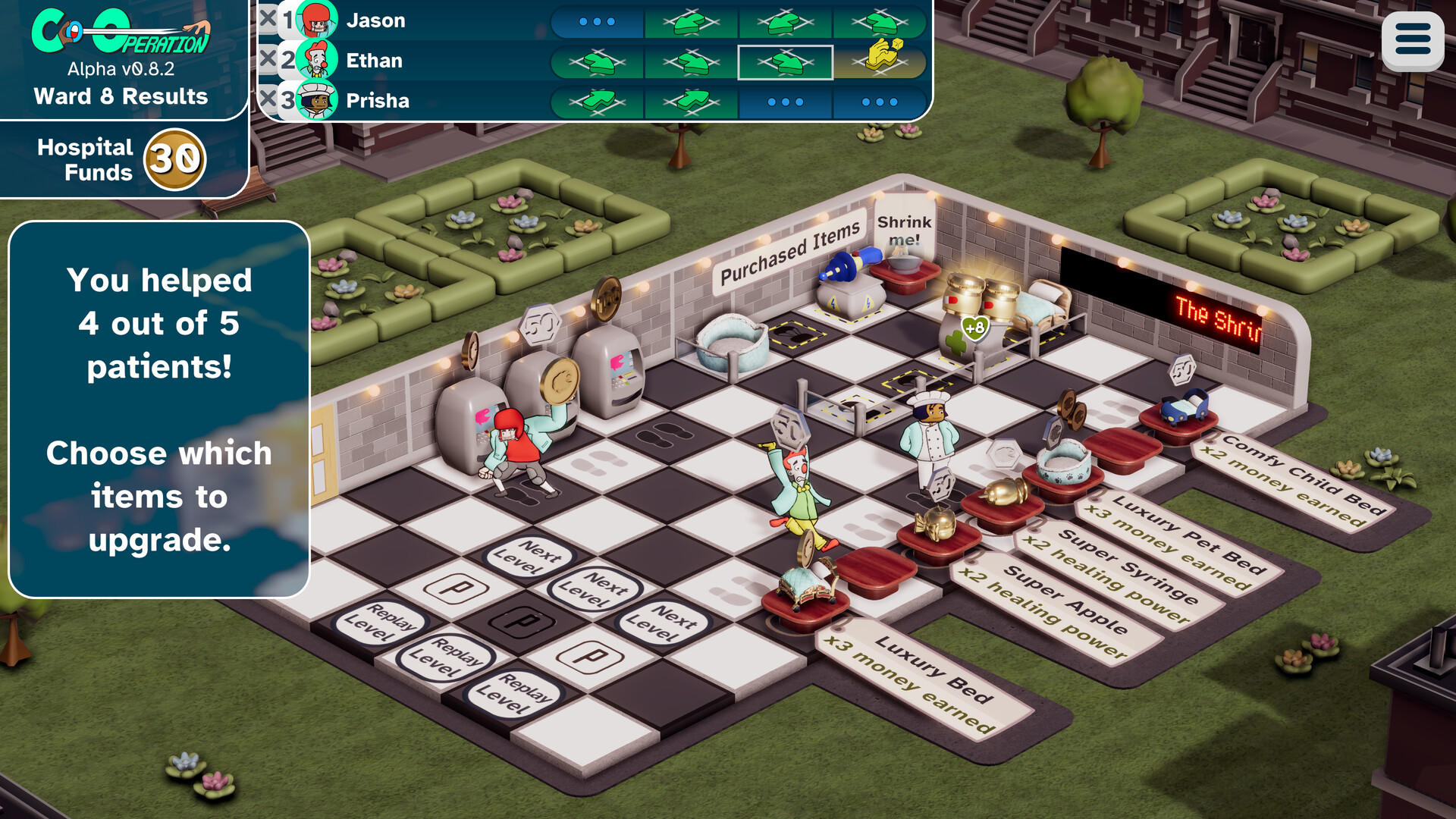The image size is (1456, 819).
Task: Click the Hospital Funds 30 counter
Action: click(121, 158)
